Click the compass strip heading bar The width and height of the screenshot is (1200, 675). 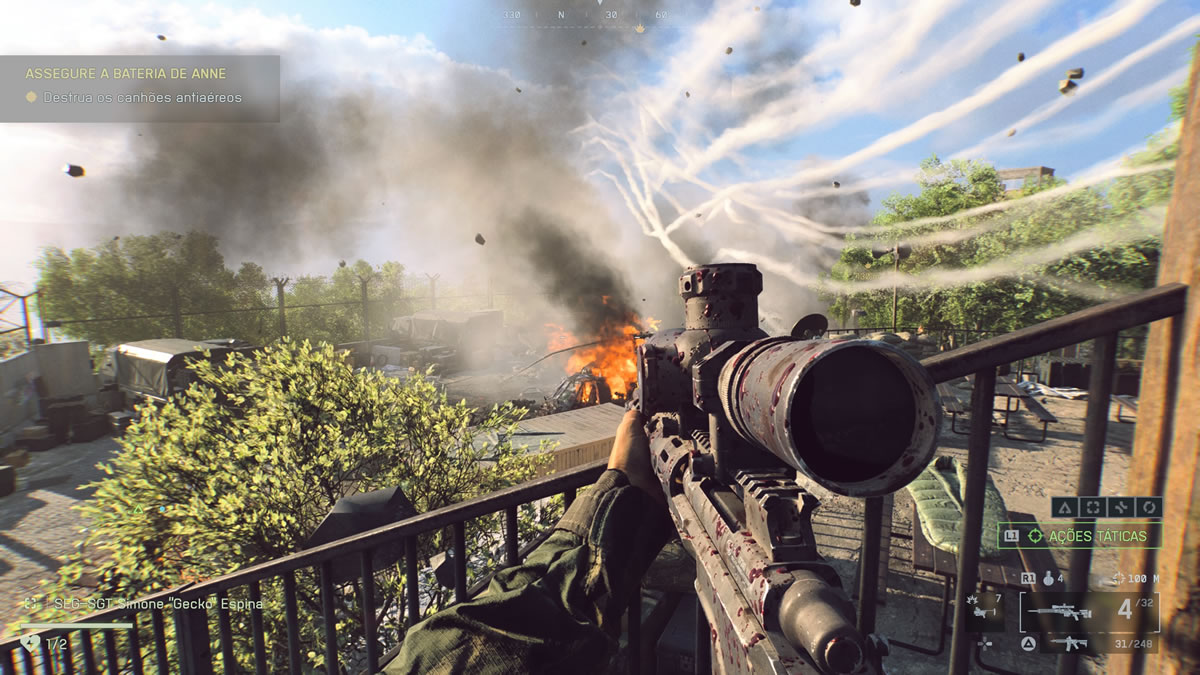pyautogui.click(x=586, y=15)
